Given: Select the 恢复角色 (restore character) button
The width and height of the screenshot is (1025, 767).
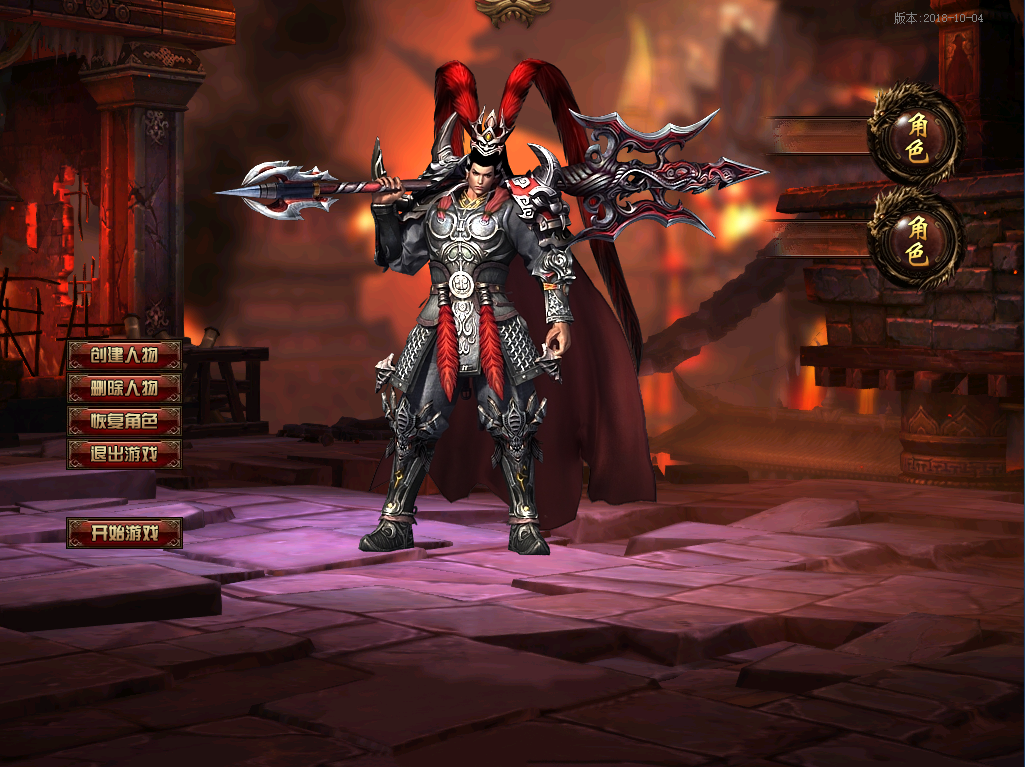Looking at the screenshot, I should coord(124,421).
